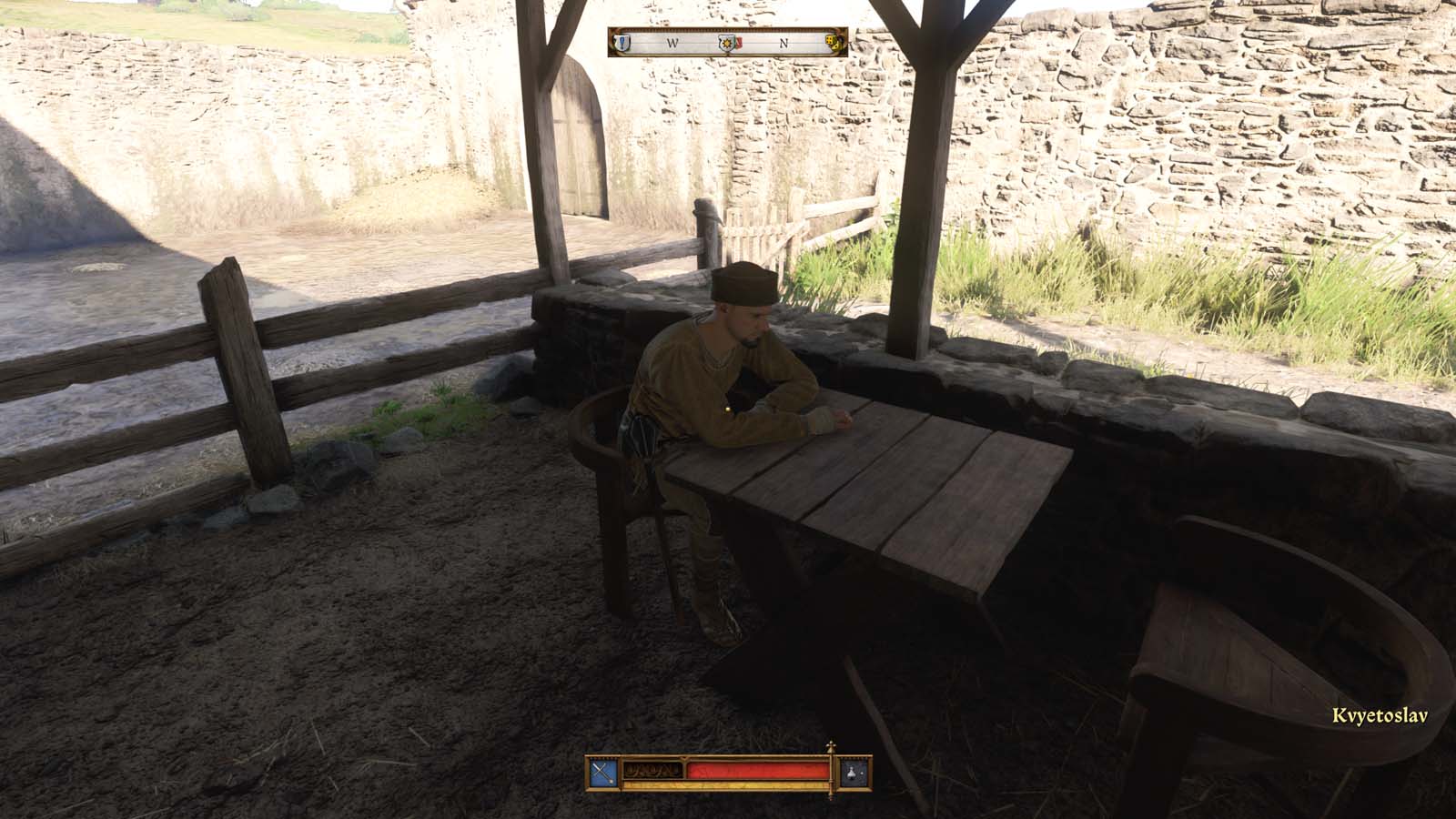Click the W marker on the compass
The image size is (1456, 819).
coord(673,42)
